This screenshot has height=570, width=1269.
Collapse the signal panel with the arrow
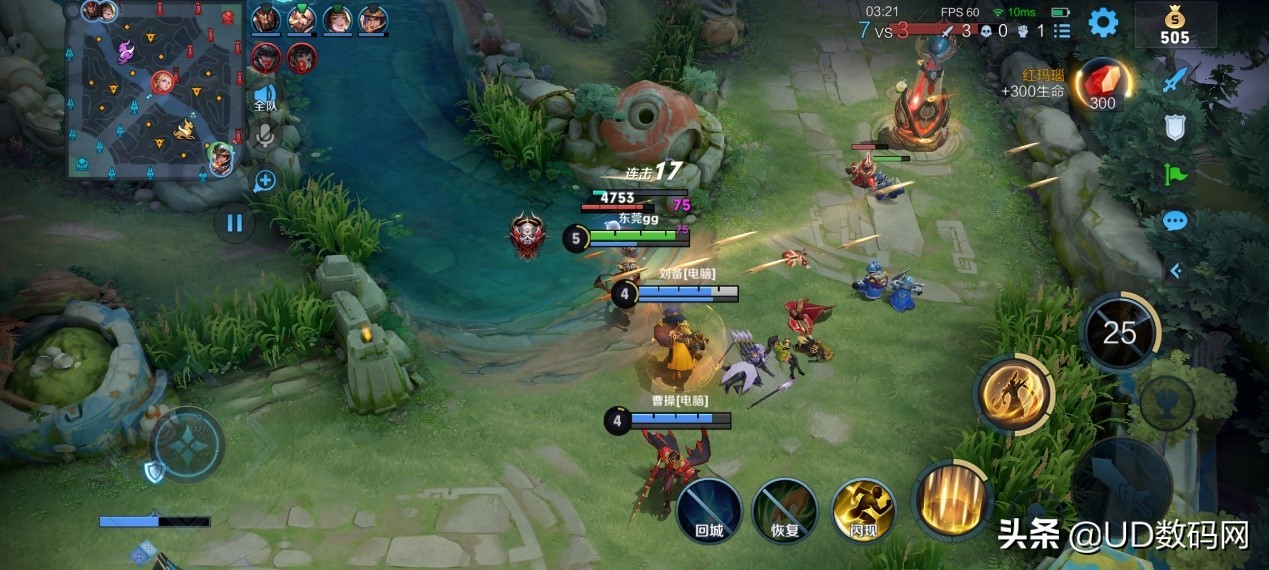click(x=1176, y=270)
